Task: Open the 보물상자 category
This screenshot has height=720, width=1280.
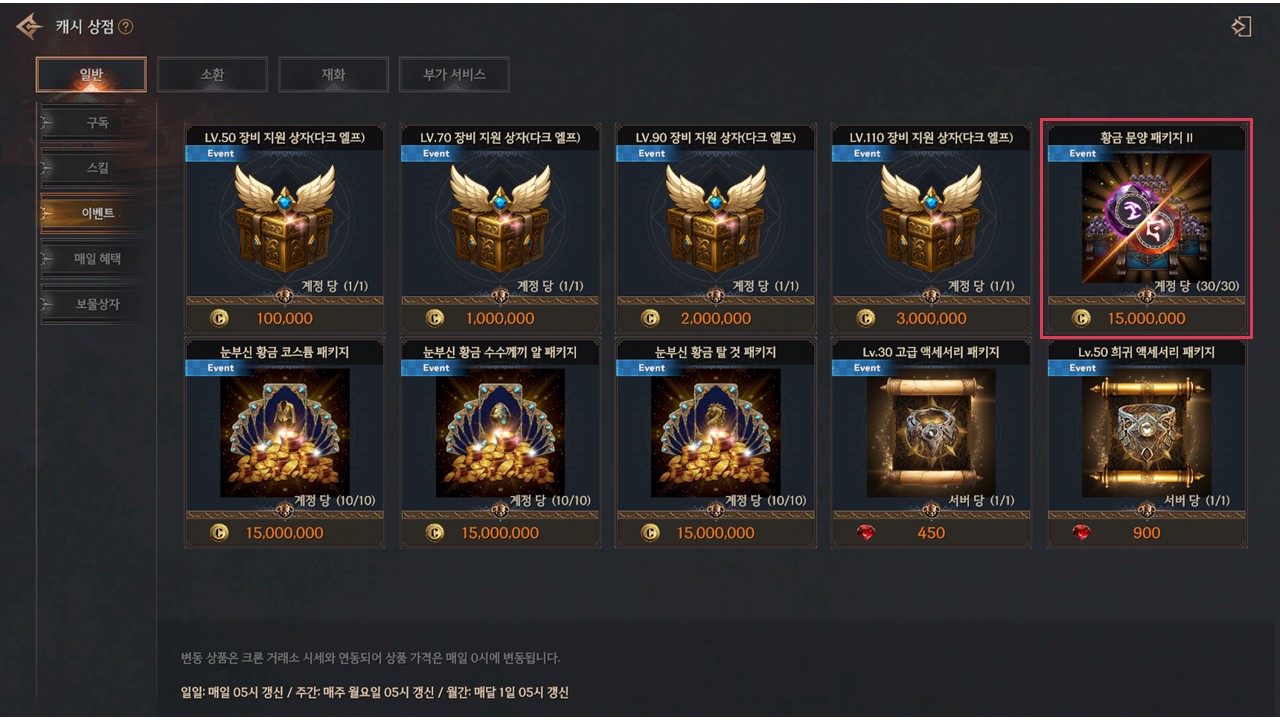Action: click(97, 304)
